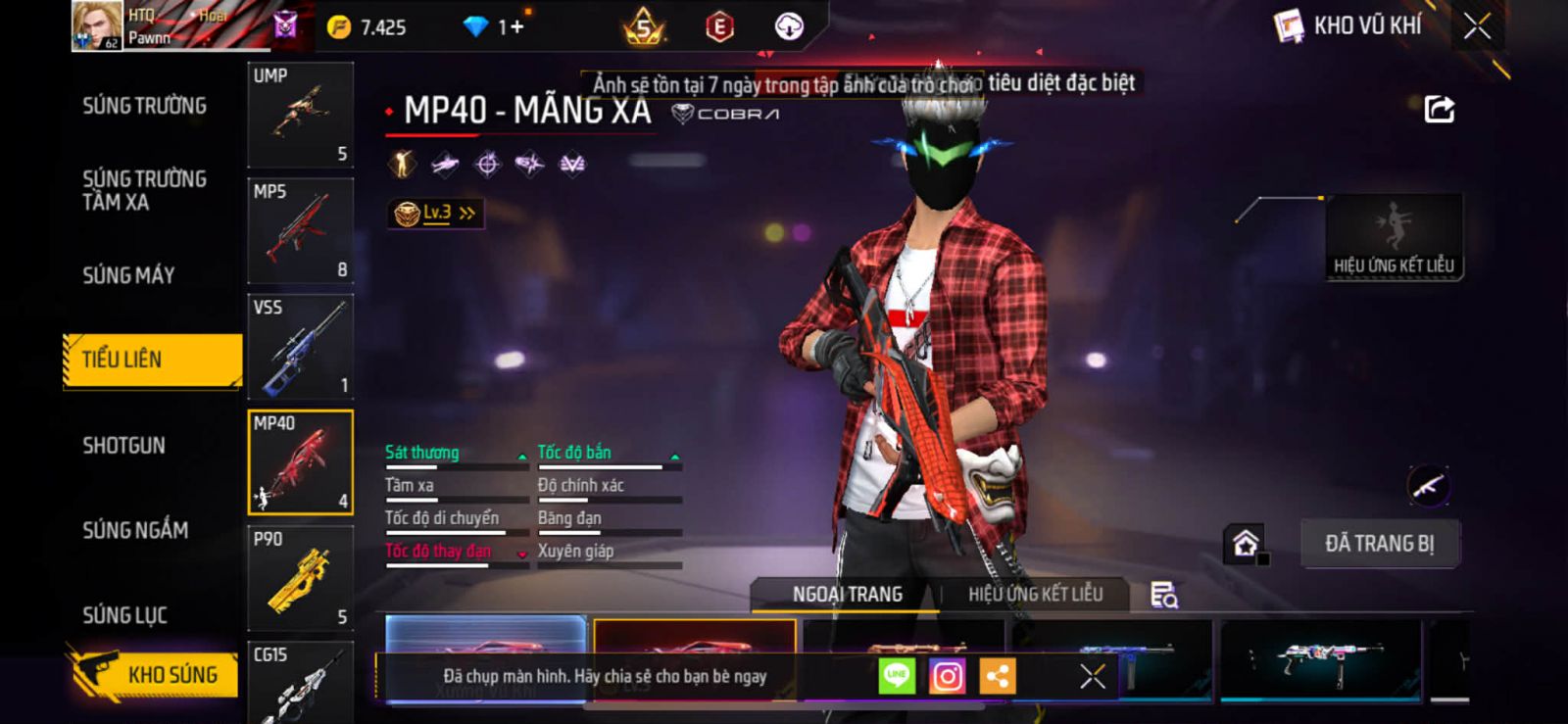Open the Súng Trường Tầm Xa category
The height and width of the screenshot is (724, 1568).
pyautogui.click(x=144, y=190)
